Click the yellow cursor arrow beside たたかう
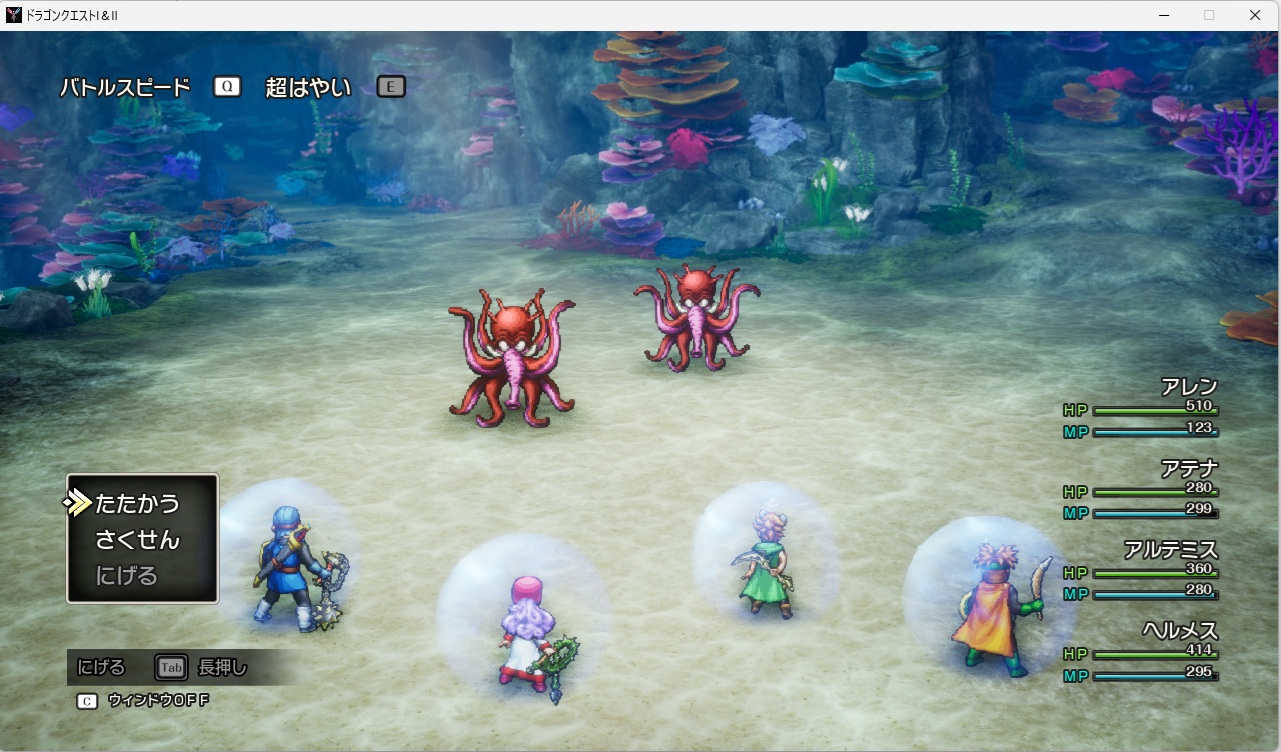This screenshot has height=752, width=1281. click(x=78, y=502)
